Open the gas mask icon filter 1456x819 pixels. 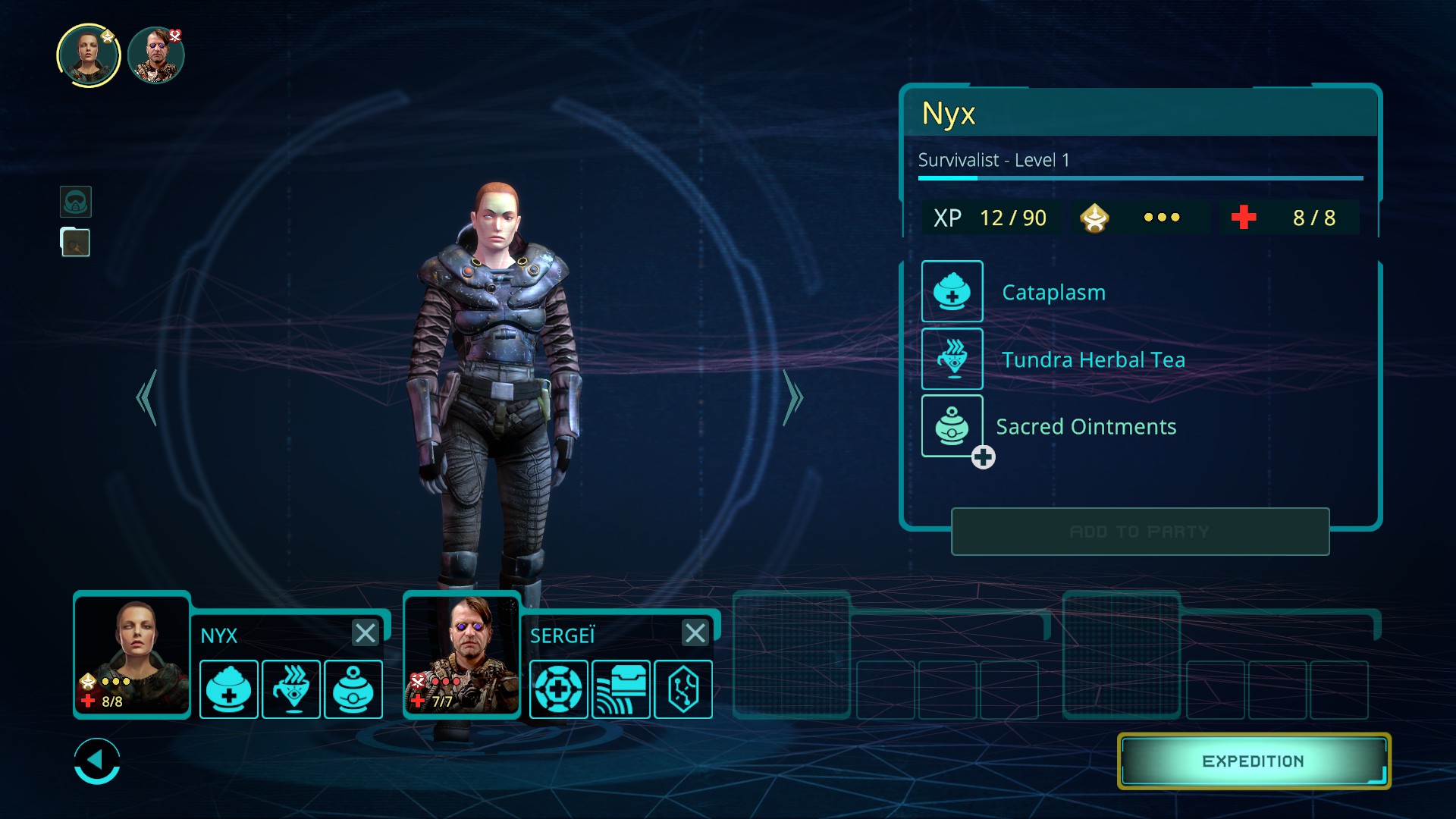click(x=76, y=202)
